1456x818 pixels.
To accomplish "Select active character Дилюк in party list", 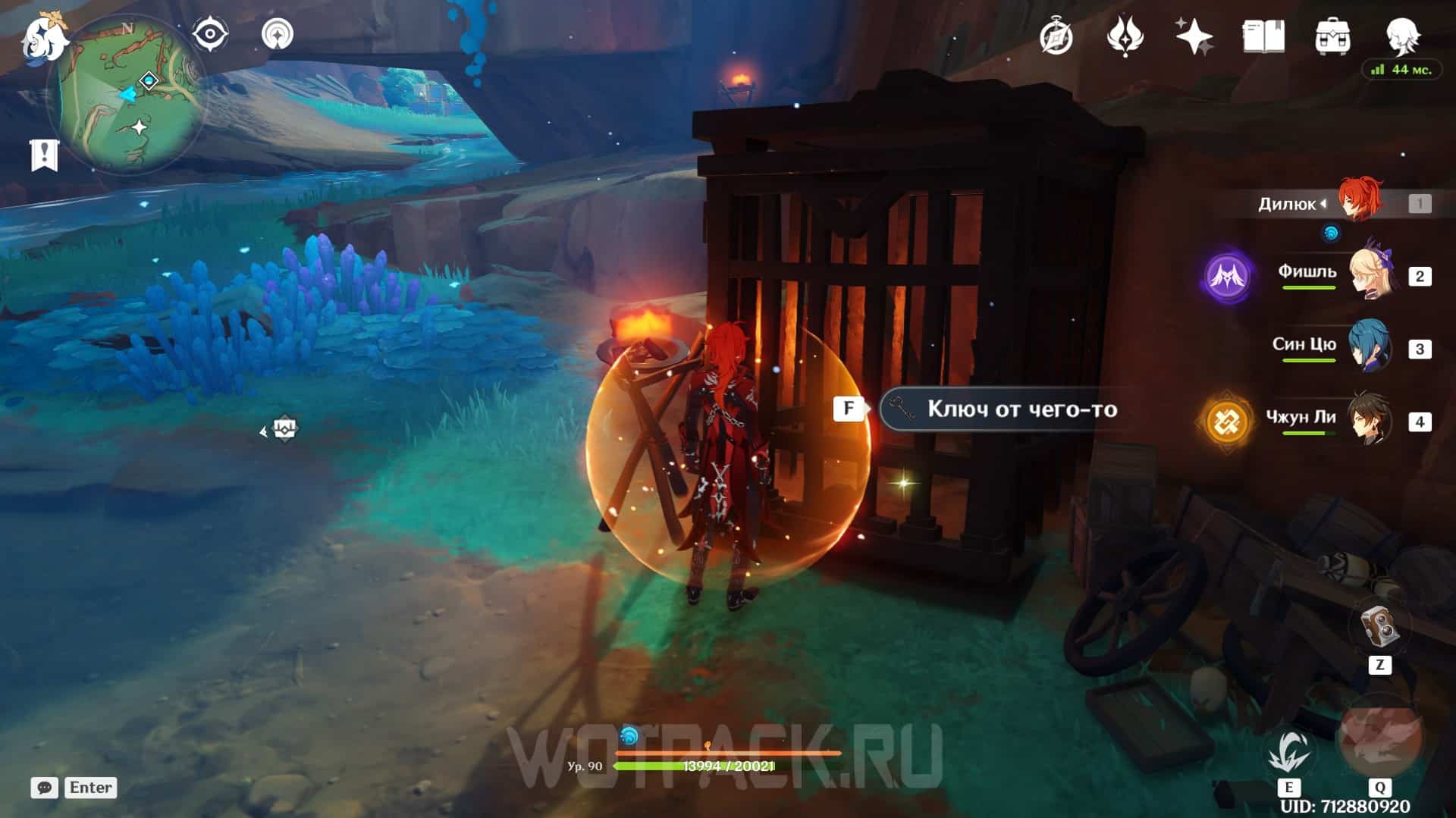I will (1358, 202).
